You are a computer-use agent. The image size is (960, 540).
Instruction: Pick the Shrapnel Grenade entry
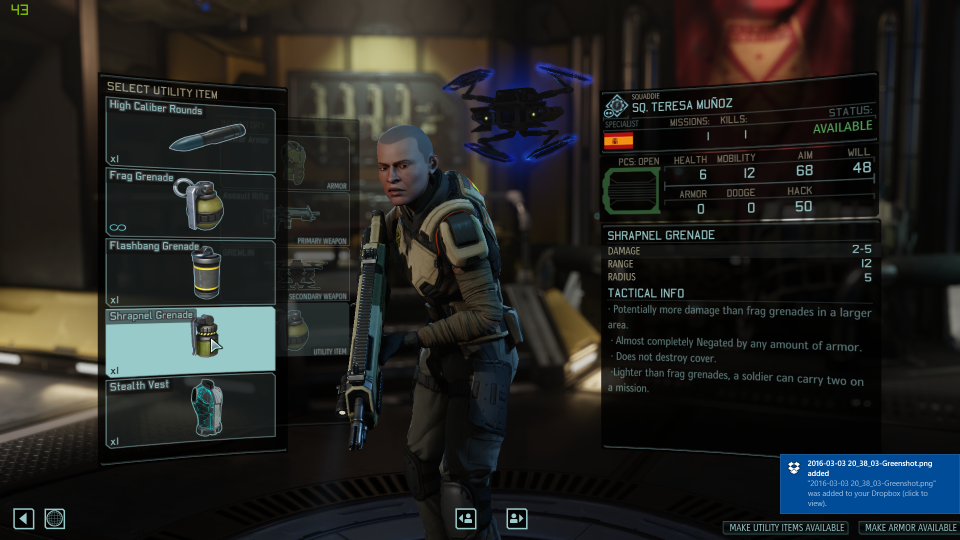(190, 338)
